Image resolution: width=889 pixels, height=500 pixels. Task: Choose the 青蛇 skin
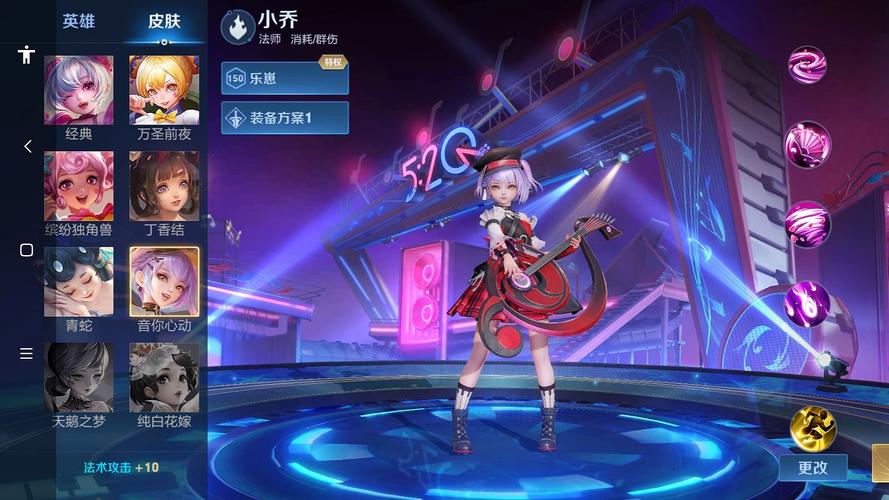(78, 282)
